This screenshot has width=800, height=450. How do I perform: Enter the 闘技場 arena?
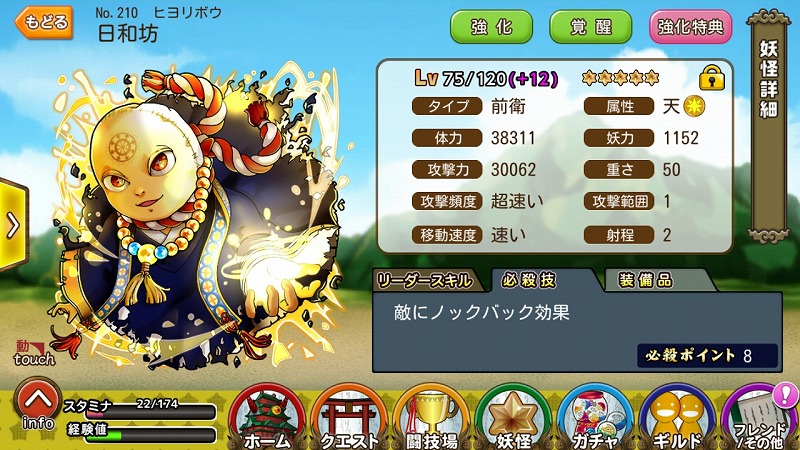432,418
